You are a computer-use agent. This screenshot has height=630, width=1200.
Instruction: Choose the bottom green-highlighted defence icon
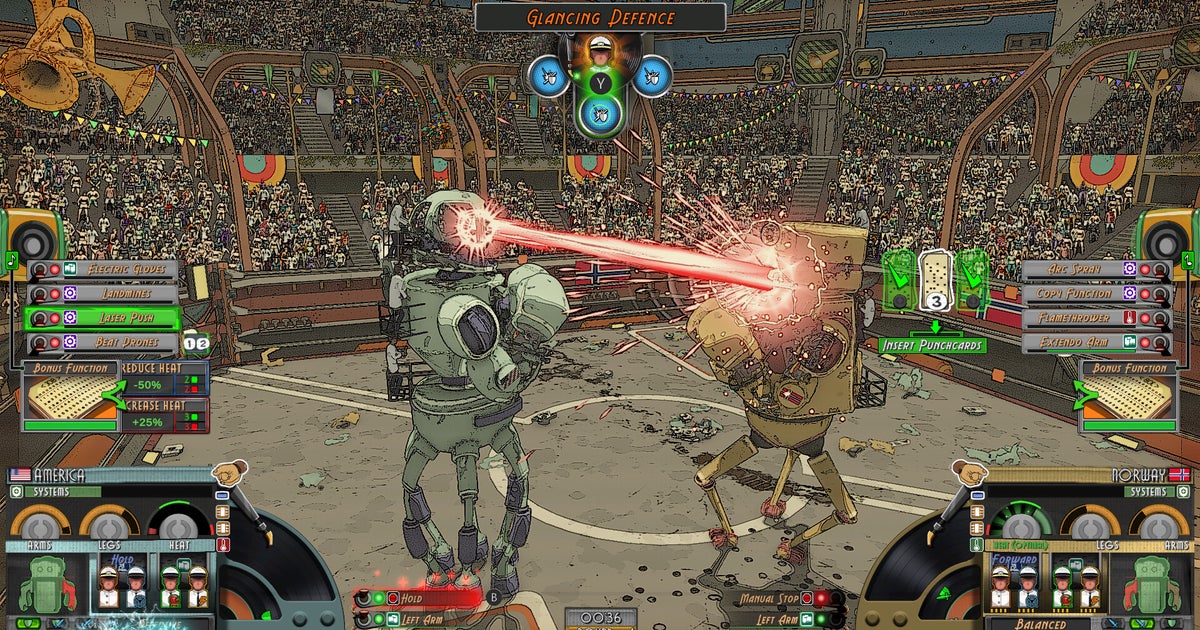pos(600,116)
